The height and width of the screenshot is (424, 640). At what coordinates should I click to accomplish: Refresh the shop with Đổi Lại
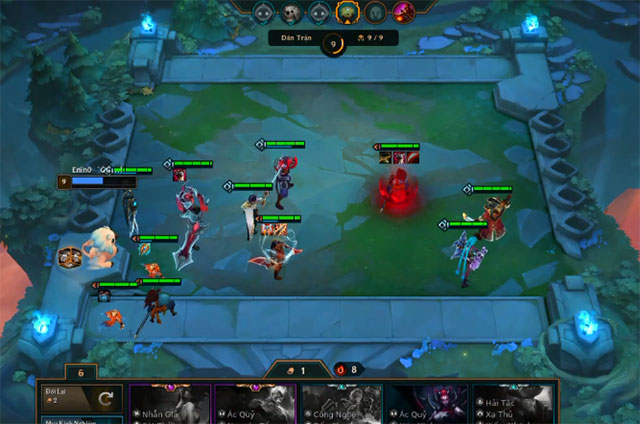[x=82, y=401]
